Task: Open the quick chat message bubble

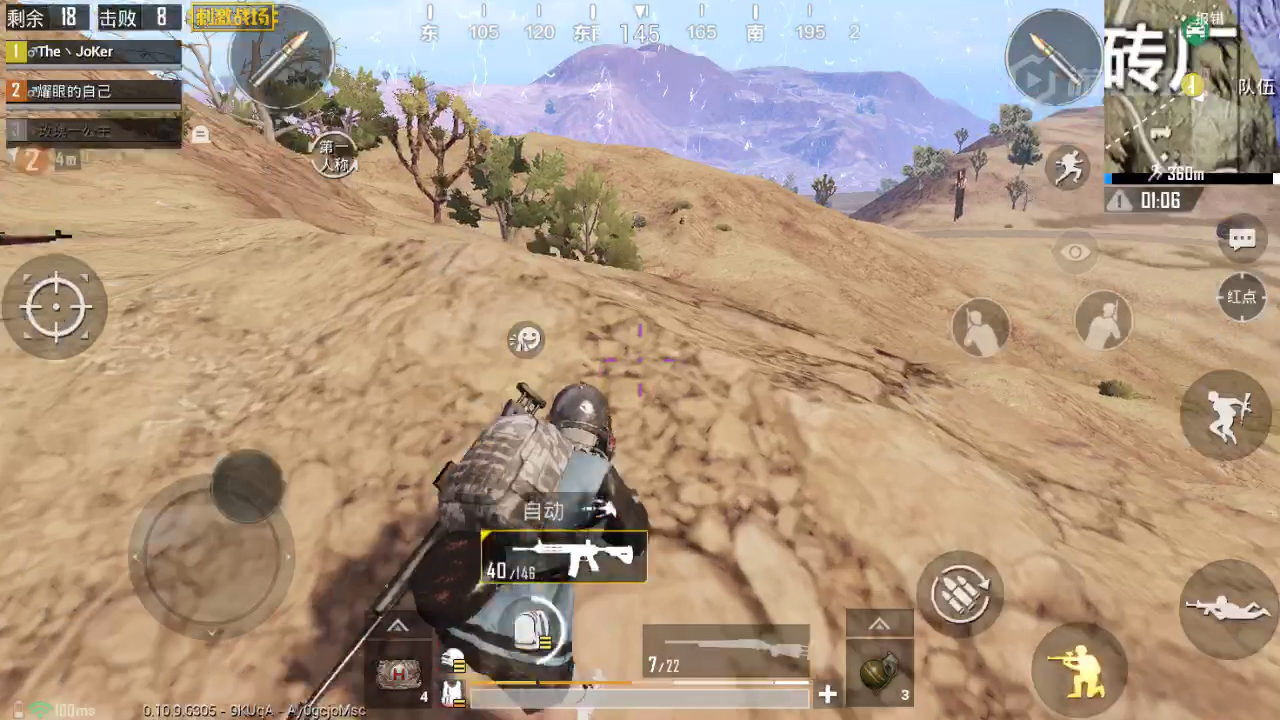Action: tap(1242, 239)
